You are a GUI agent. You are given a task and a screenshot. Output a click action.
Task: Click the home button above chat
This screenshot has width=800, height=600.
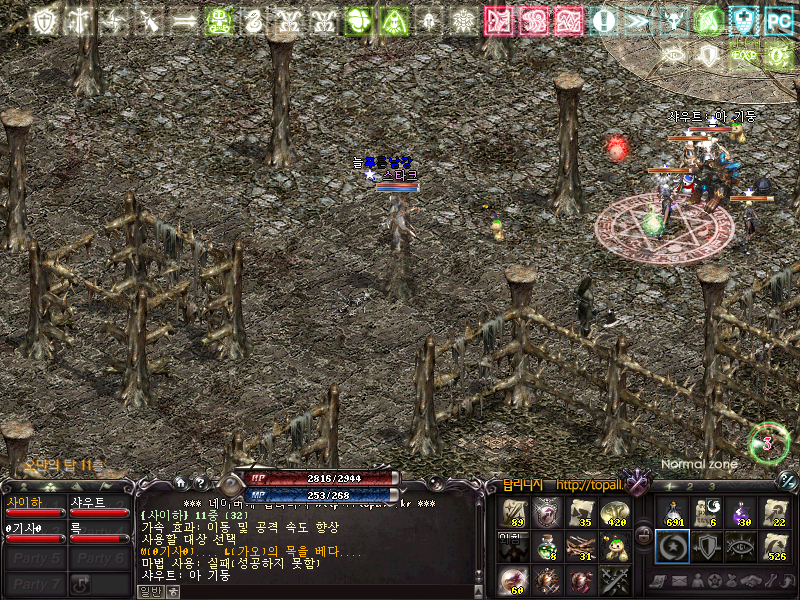pos(181,481)
